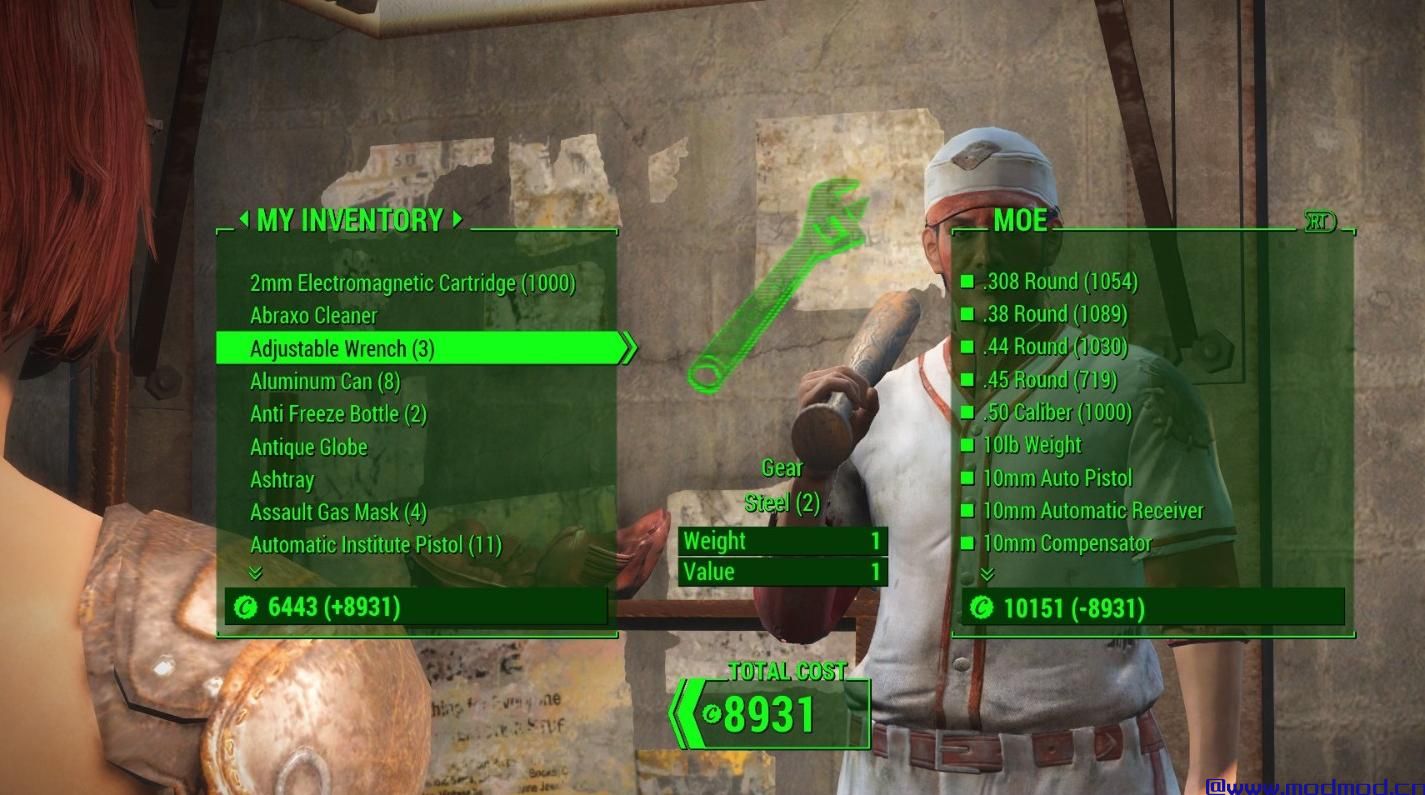Toggle the marker next to 10mm Auto Pistol
This screenshot has height=795, width=1425.
966,478
